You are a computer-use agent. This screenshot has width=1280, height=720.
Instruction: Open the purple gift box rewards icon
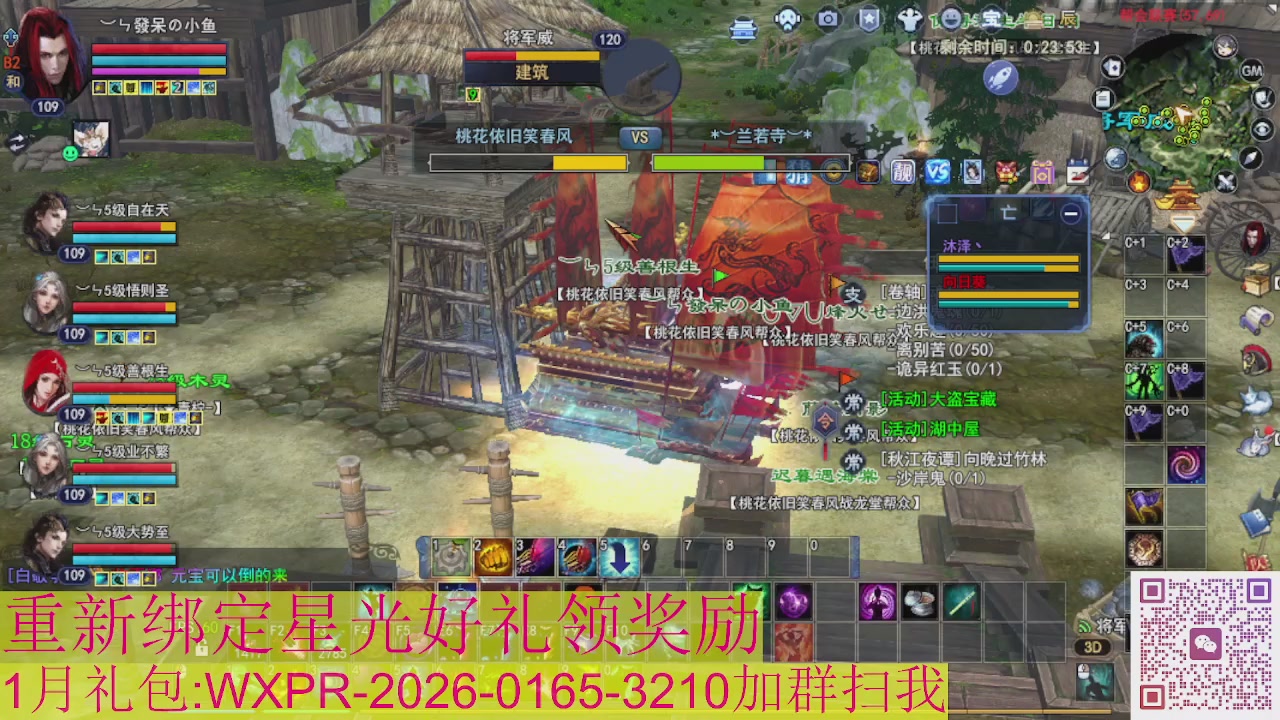coord(1042,172)
